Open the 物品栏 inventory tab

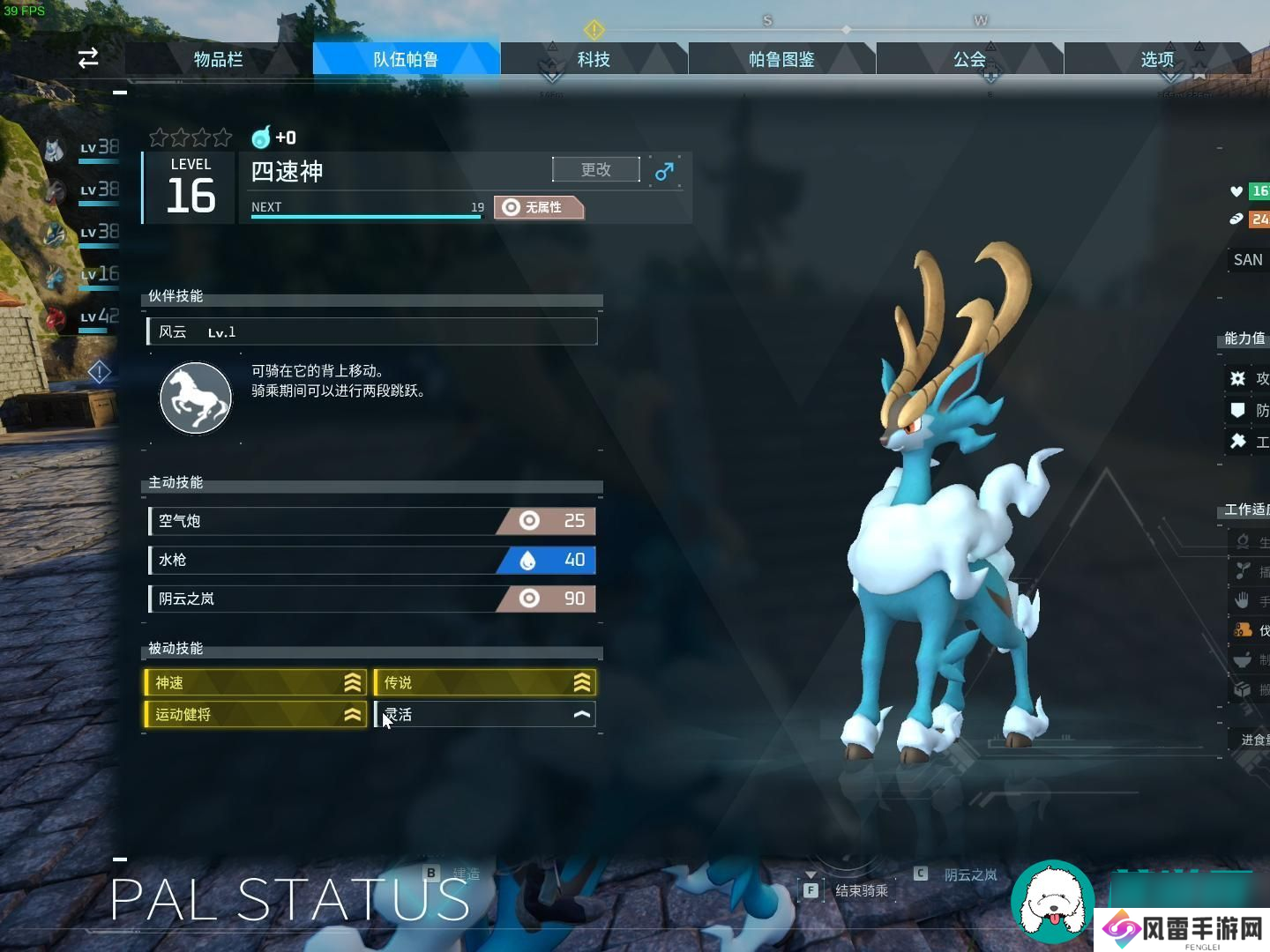point(218,59)
